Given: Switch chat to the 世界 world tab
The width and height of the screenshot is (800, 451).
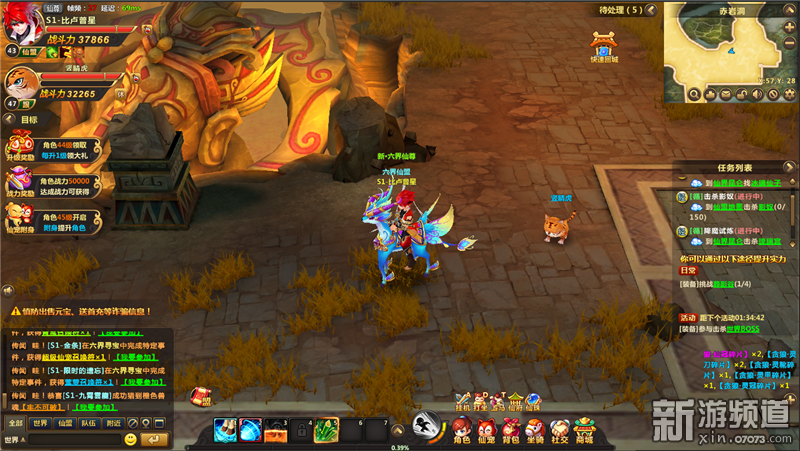Looking at the screenshot, I should click(39, 423).
